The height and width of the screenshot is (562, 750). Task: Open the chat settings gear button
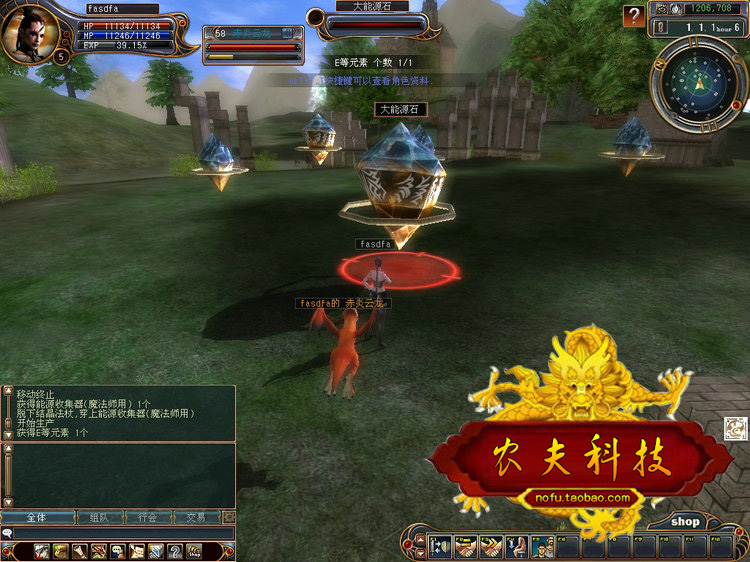click(229, 518)
